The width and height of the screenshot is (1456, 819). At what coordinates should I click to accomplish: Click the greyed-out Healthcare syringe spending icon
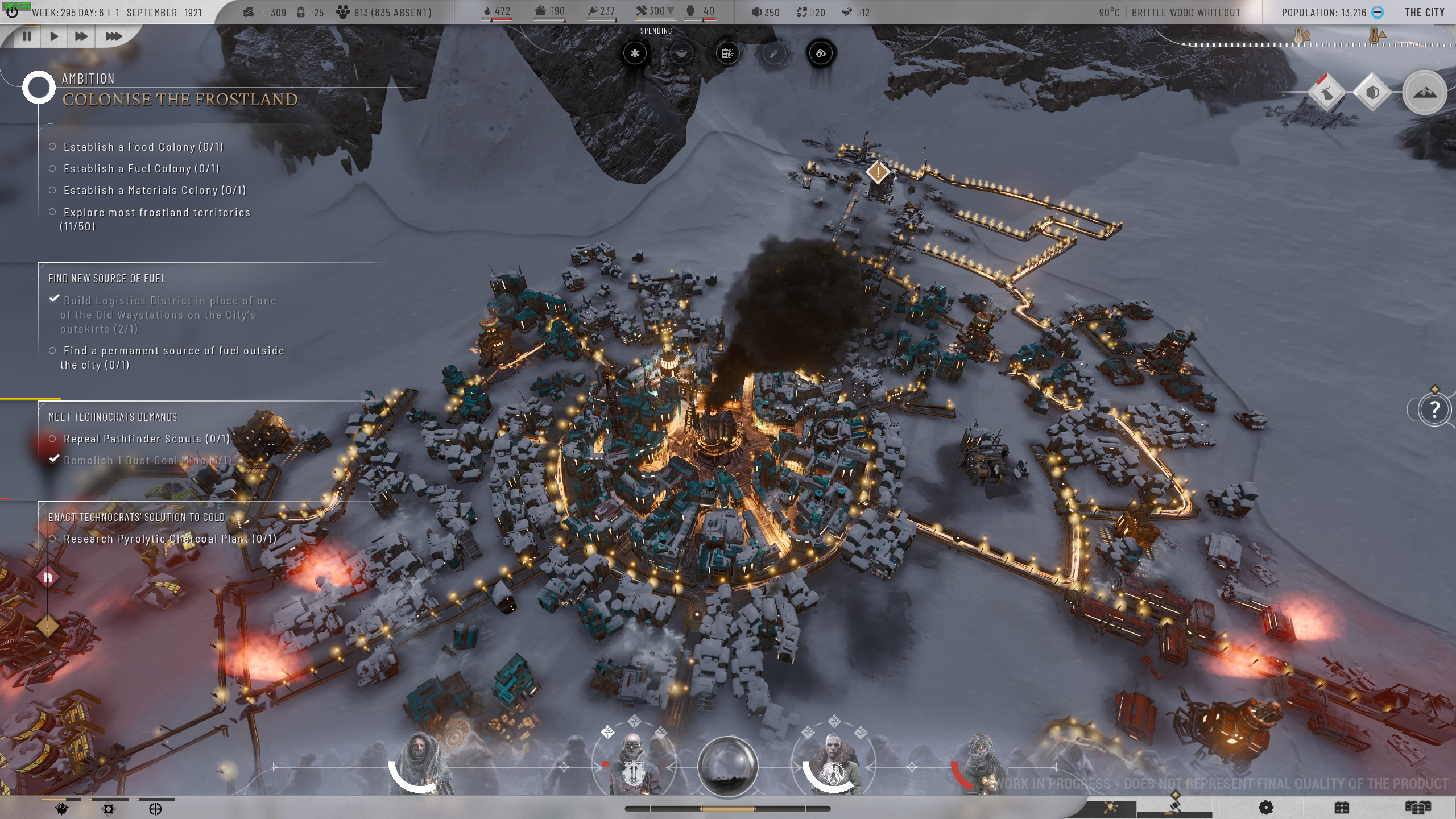pos(773,53)
